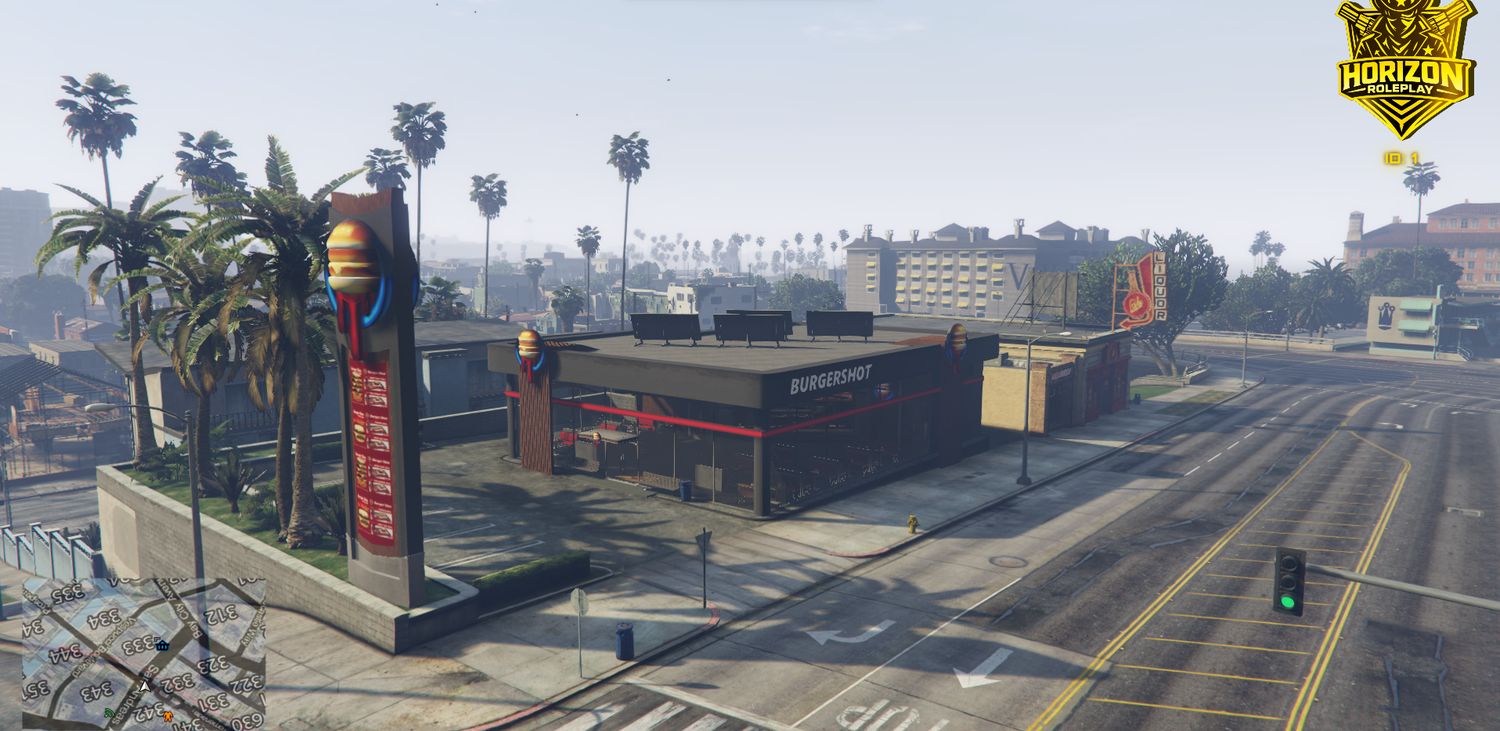Click the green plant icon on the minimap
1500x731 pixels.
click(109, 713)
